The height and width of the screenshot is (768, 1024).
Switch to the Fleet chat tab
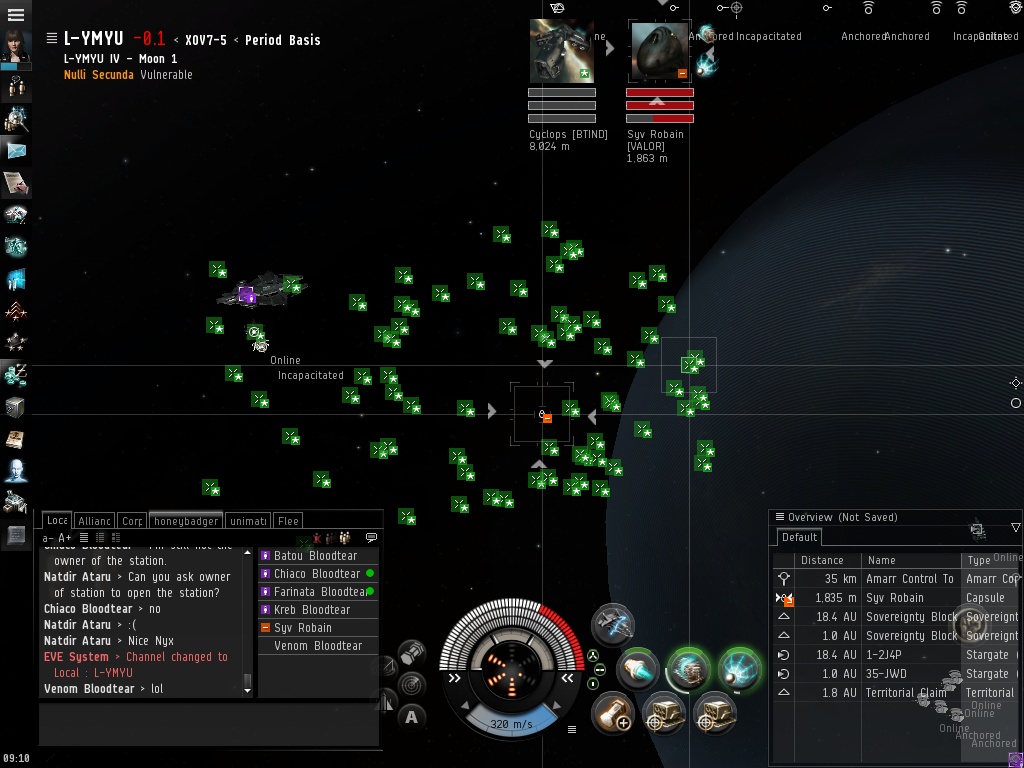[x=288, y=521]
